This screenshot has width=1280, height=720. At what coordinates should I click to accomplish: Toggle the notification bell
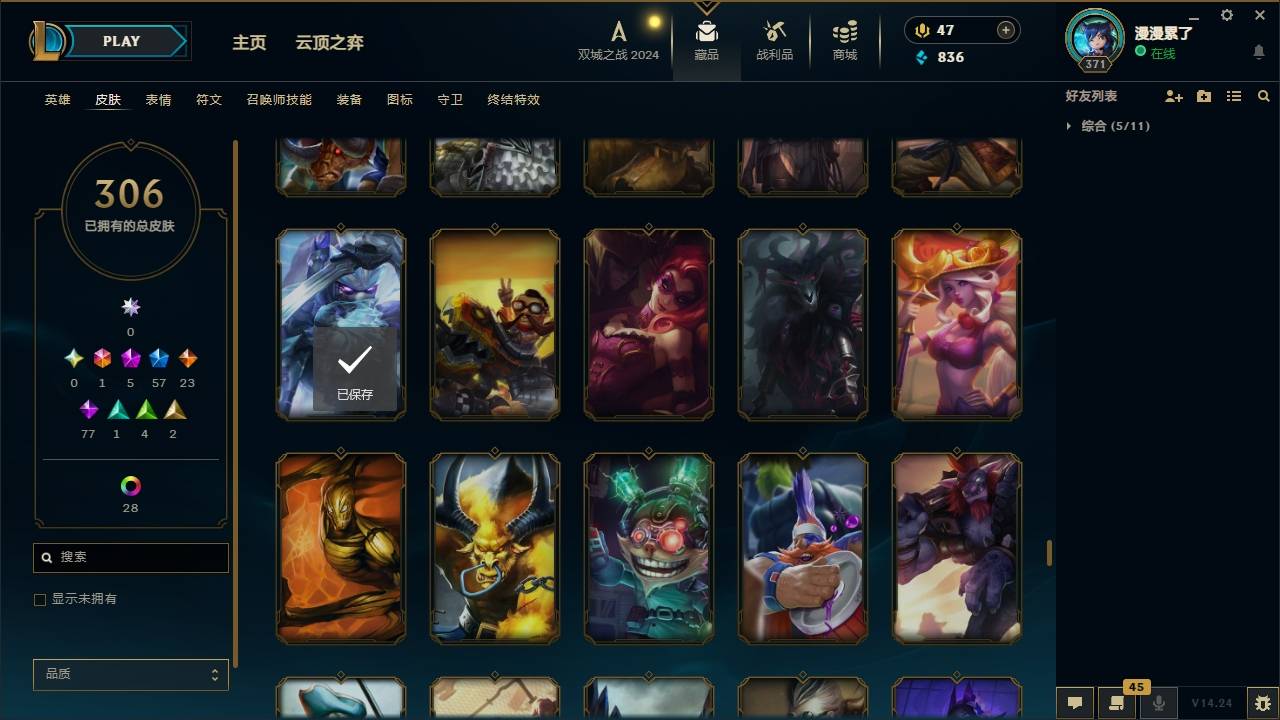coord(1258,52)
